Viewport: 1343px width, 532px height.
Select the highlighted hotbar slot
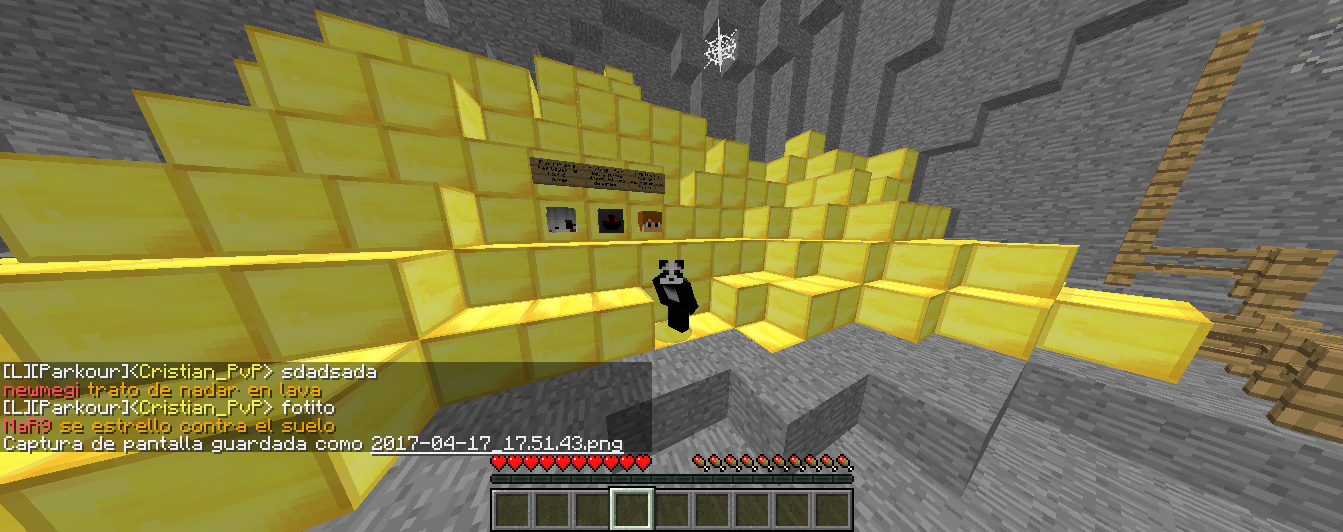[x=631, y=509]
